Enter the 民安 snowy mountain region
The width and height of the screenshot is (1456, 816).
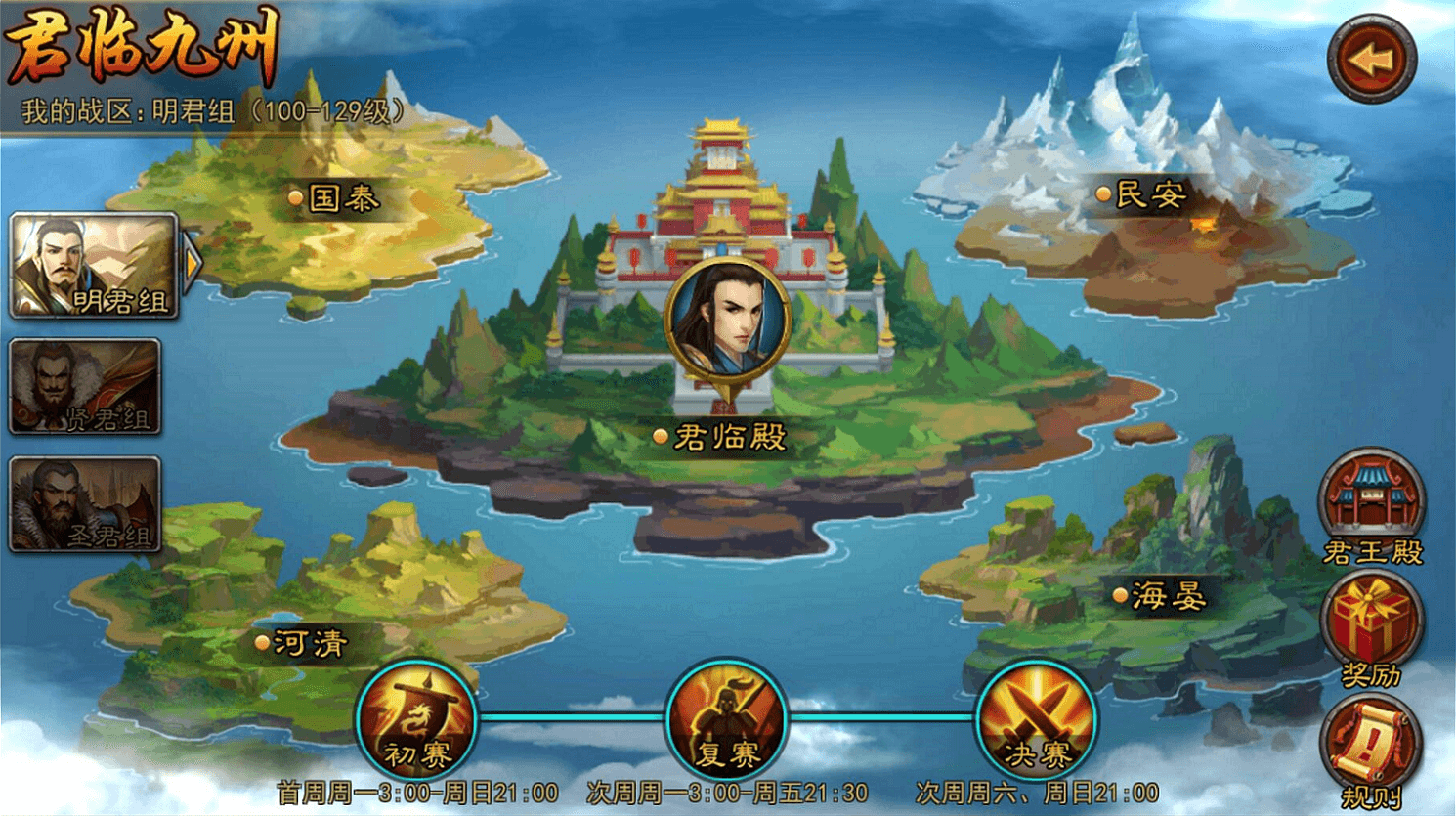click(1141, 194)
